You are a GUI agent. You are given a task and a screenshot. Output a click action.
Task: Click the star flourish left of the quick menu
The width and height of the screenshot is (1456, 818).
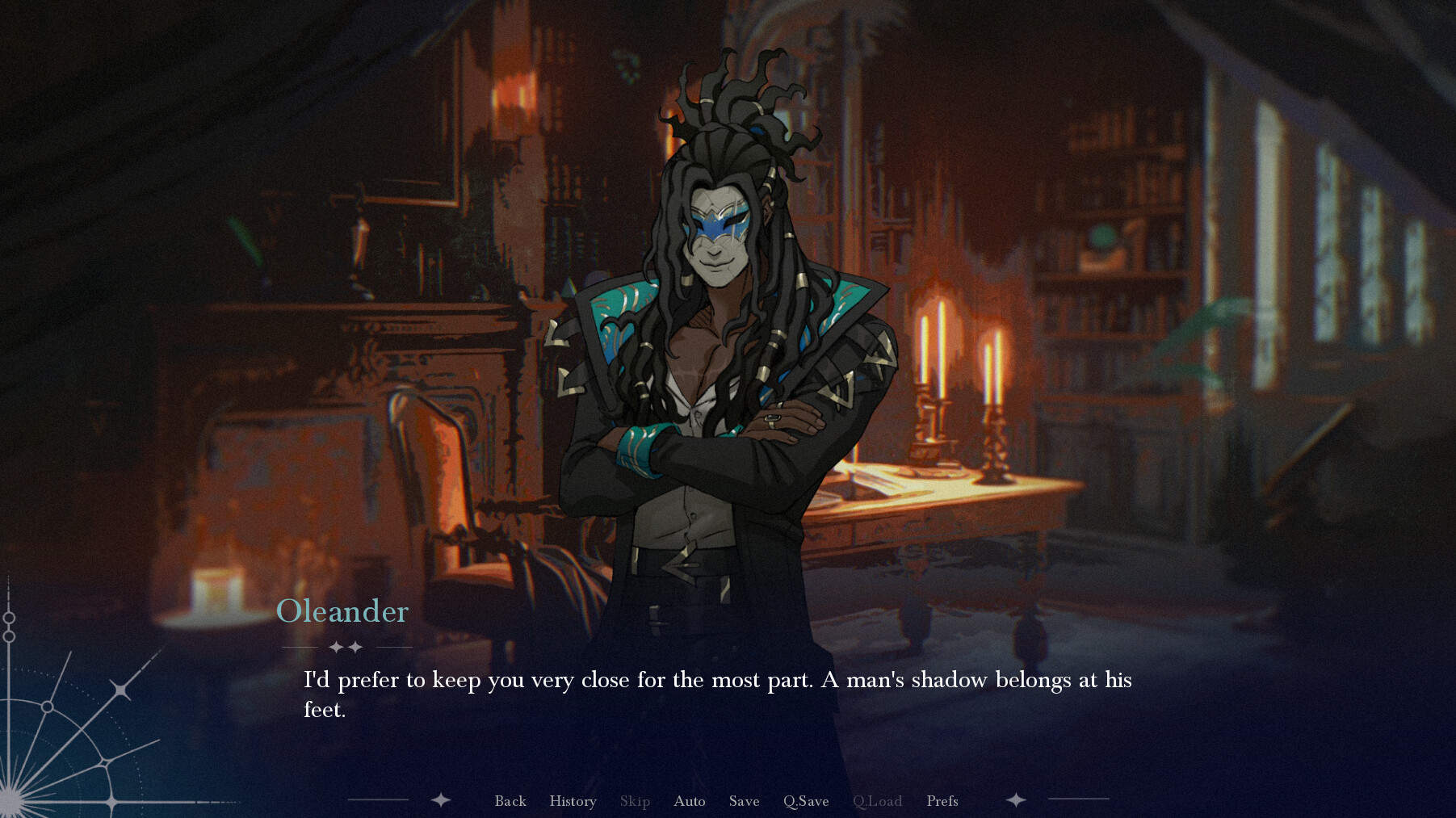click(x=441, y=800)
